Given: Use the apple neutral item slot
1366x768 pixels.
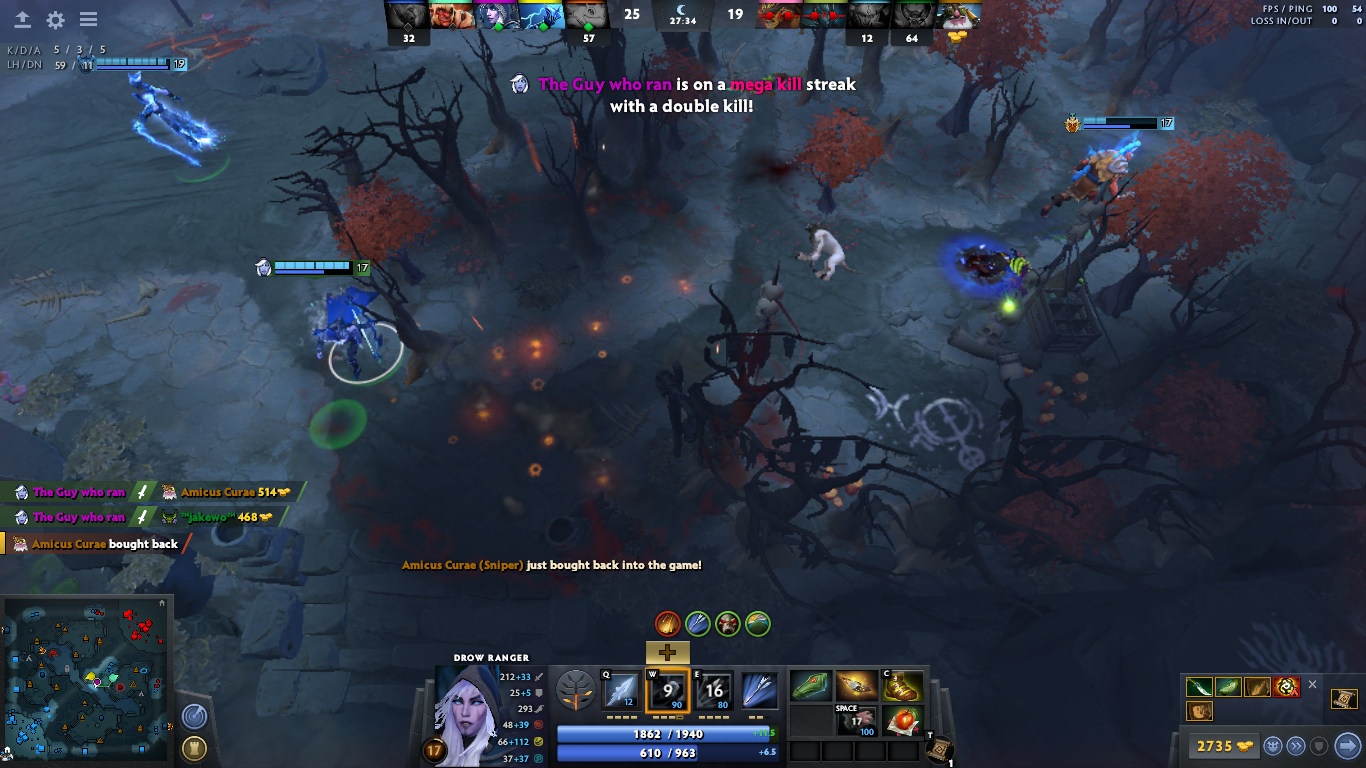Looking at the screenshot, I should pyautogui.click(x=903, y=720).
